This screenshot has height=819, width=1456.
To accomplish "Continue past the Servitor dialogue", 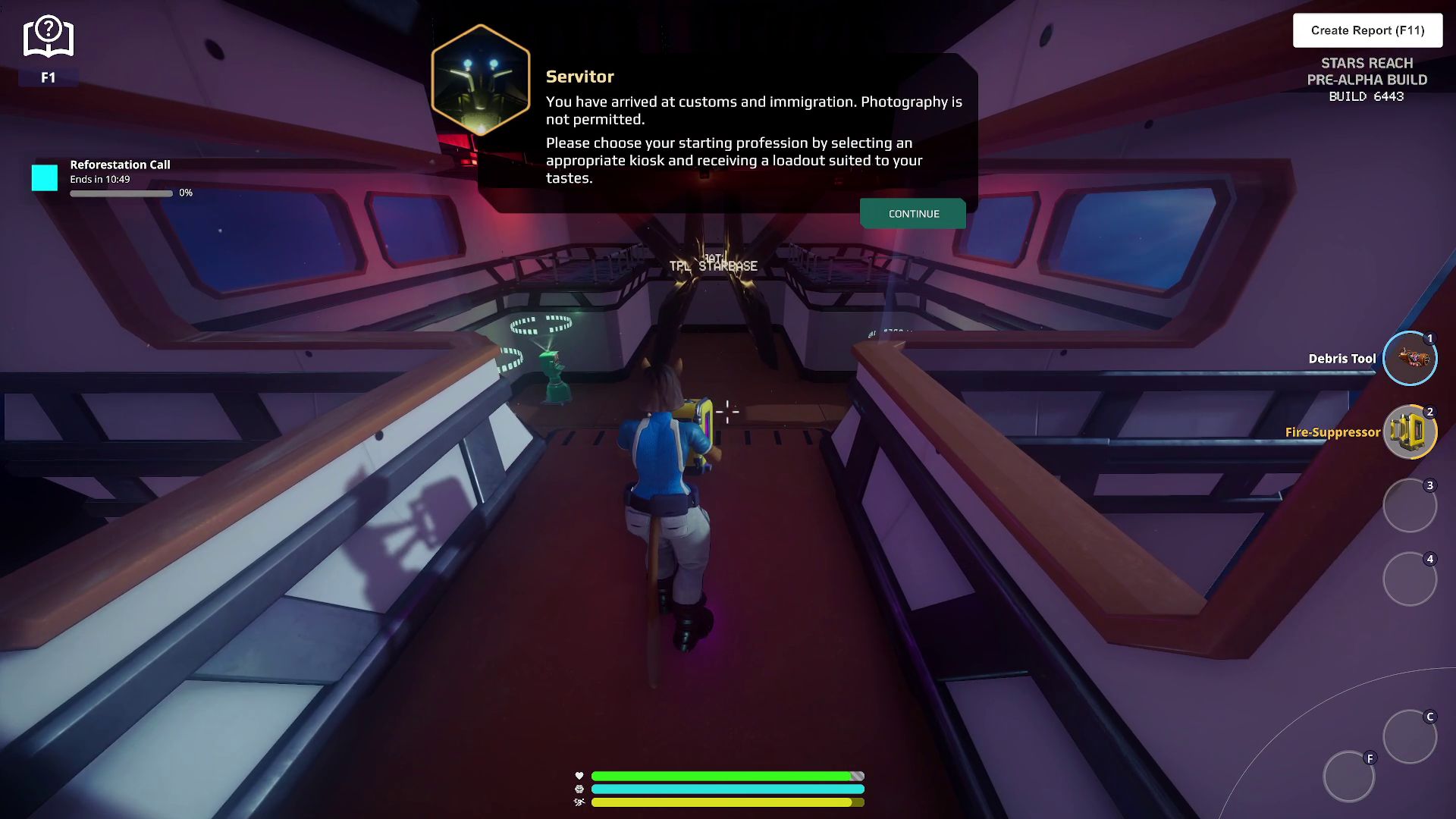I will click(913, 214).
